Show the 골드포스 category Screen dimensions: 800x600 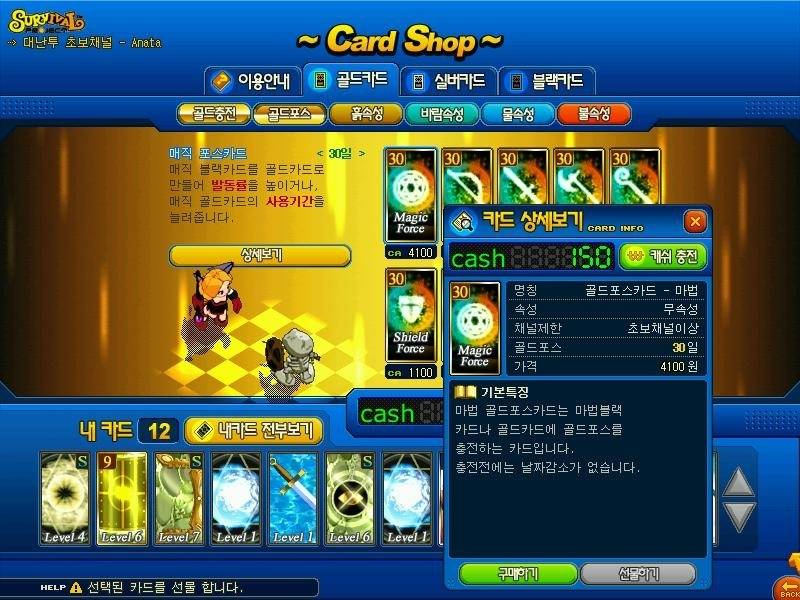(287, 114)
